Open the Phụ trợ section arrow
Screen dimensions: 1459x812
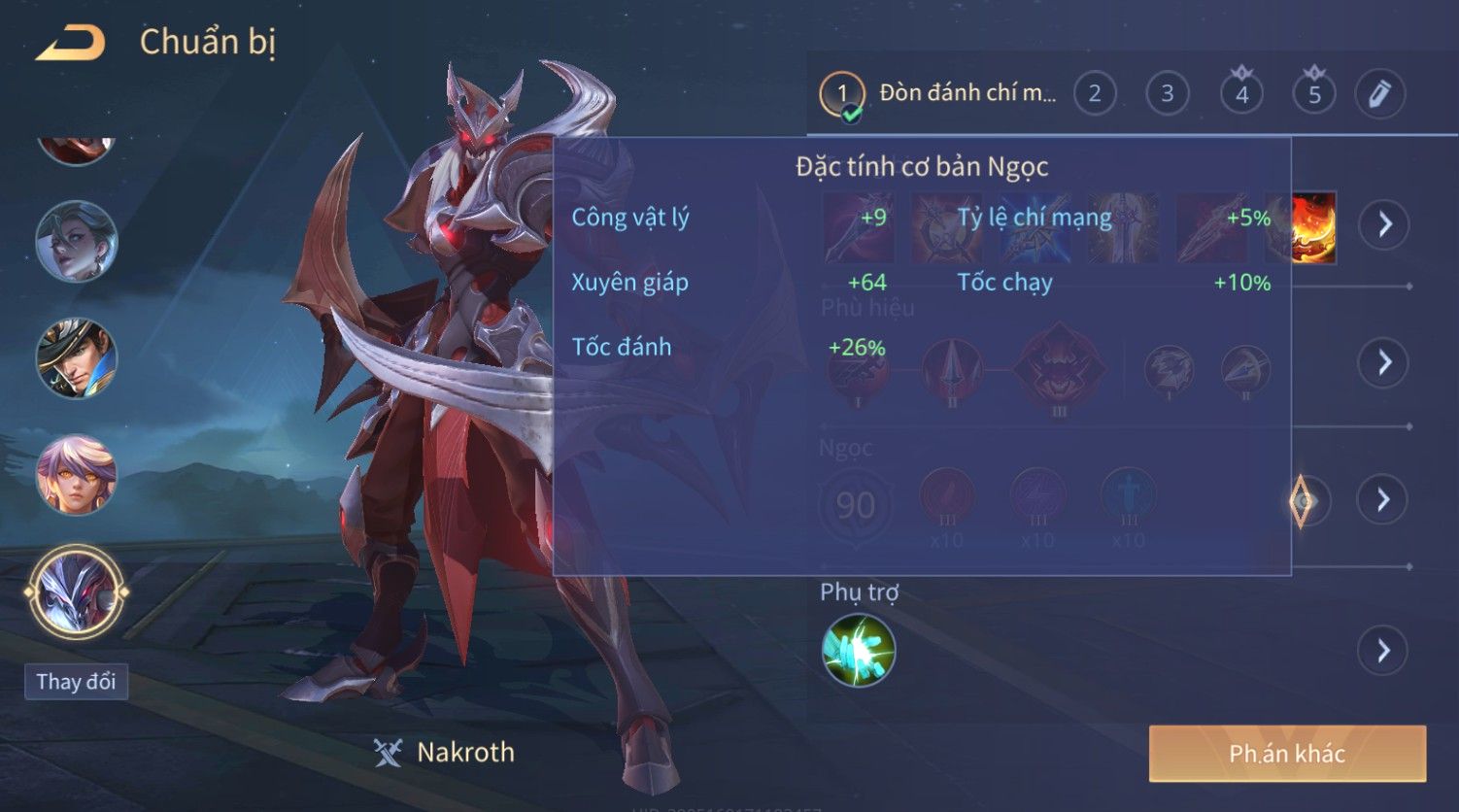coord(1384,650)
